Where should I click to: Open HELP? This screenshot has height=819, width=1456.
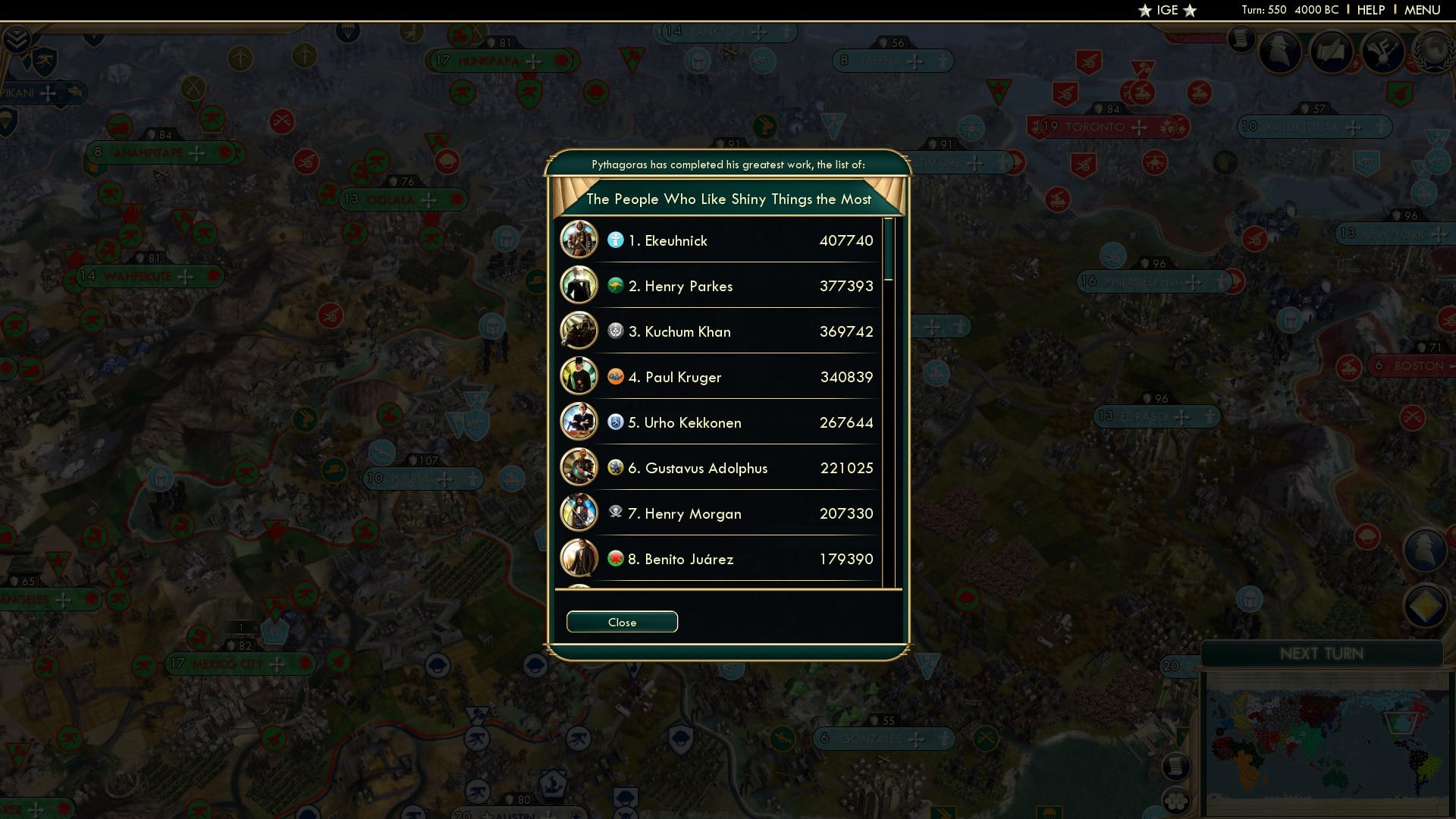click(x=1370, y=10)
